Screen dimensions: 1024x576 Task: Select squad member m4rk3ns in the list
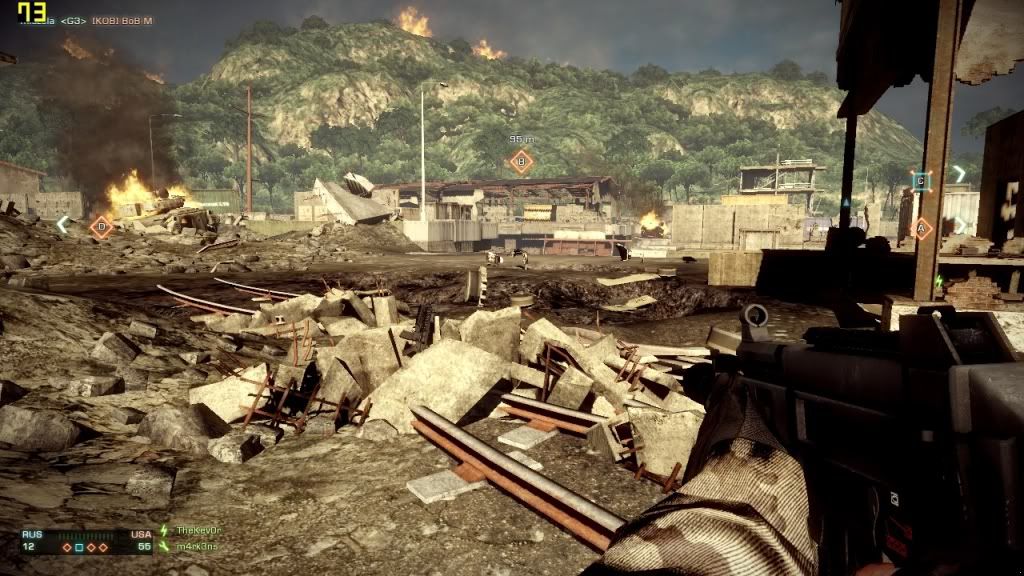196,546
